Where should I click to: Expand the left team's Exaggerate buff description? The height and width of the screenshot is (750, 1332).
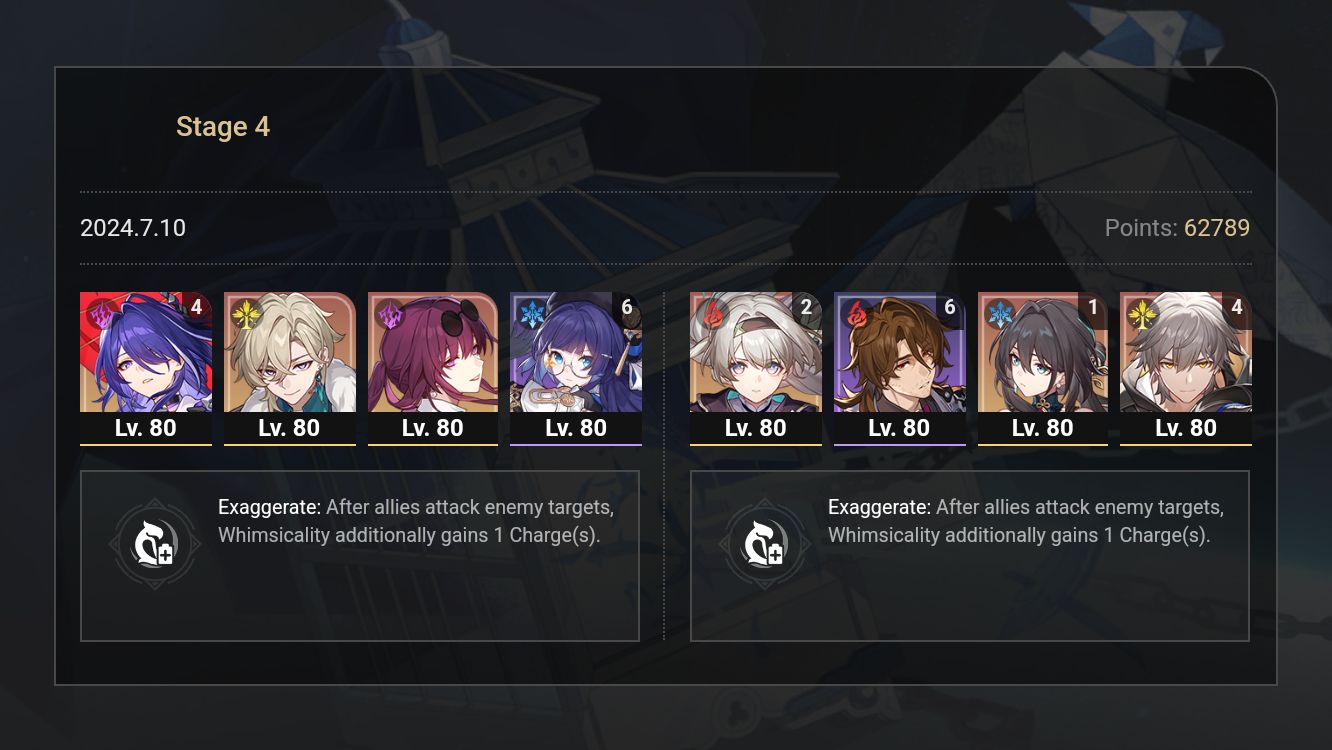[x=420, y=520]
